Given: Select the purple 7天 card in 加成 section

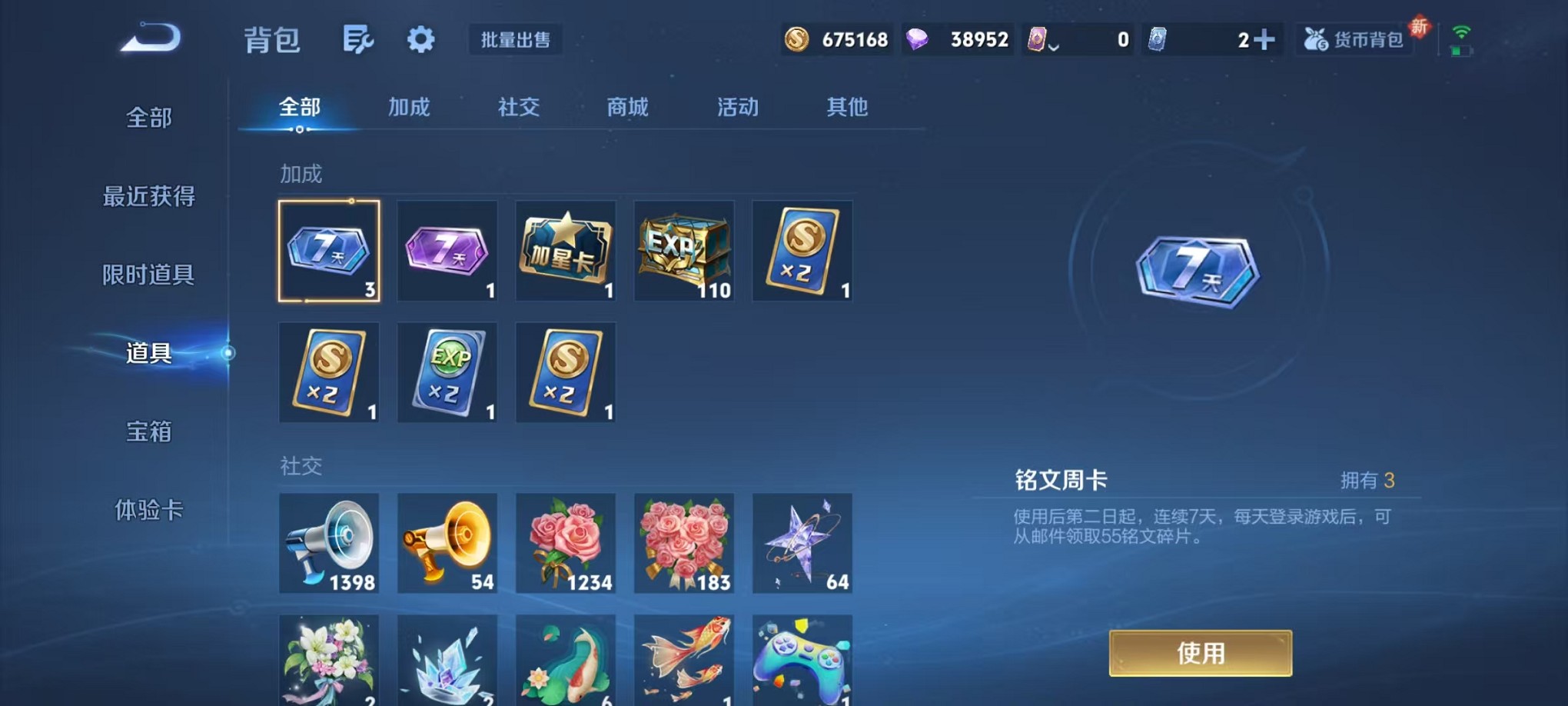Looking at the screenshot, I should (x=447, y=251).
